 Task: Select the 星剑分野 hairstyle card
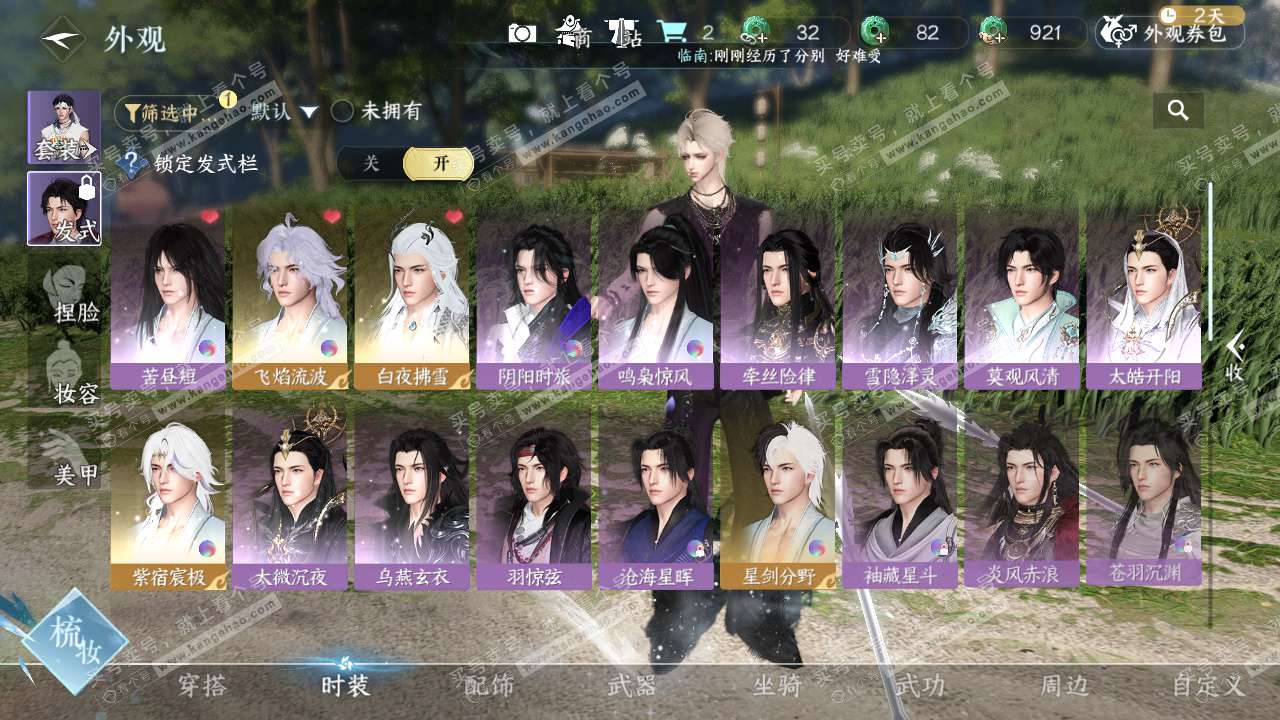pos(777,502)
